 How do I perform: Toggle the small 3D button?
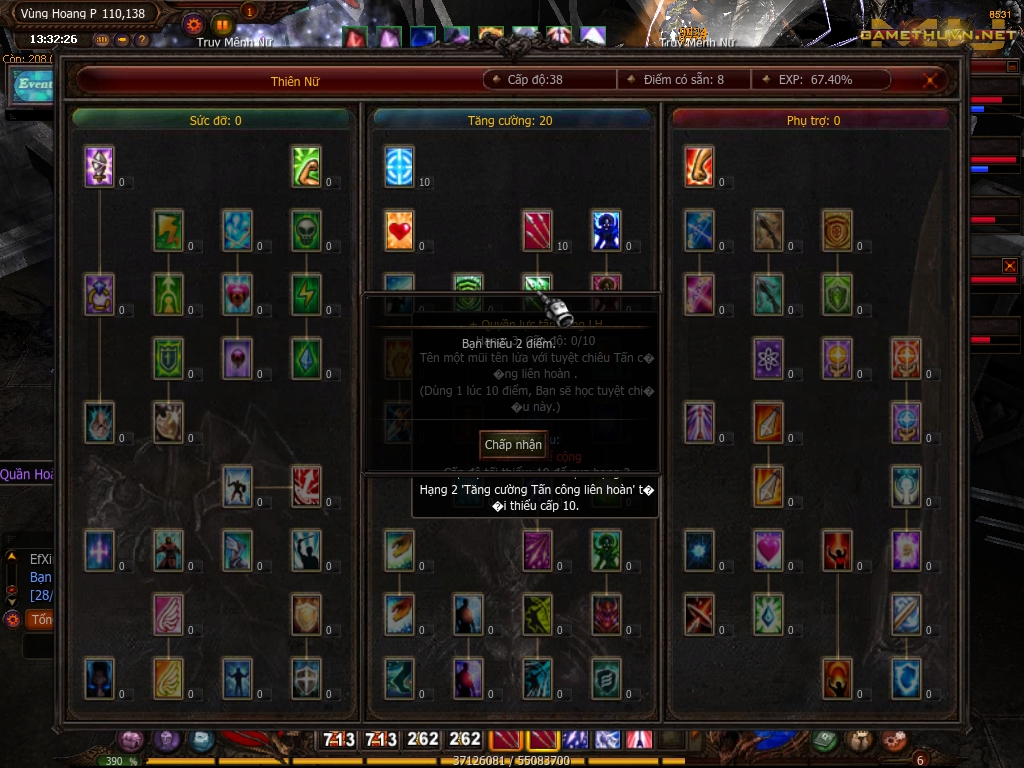[102, 40]
